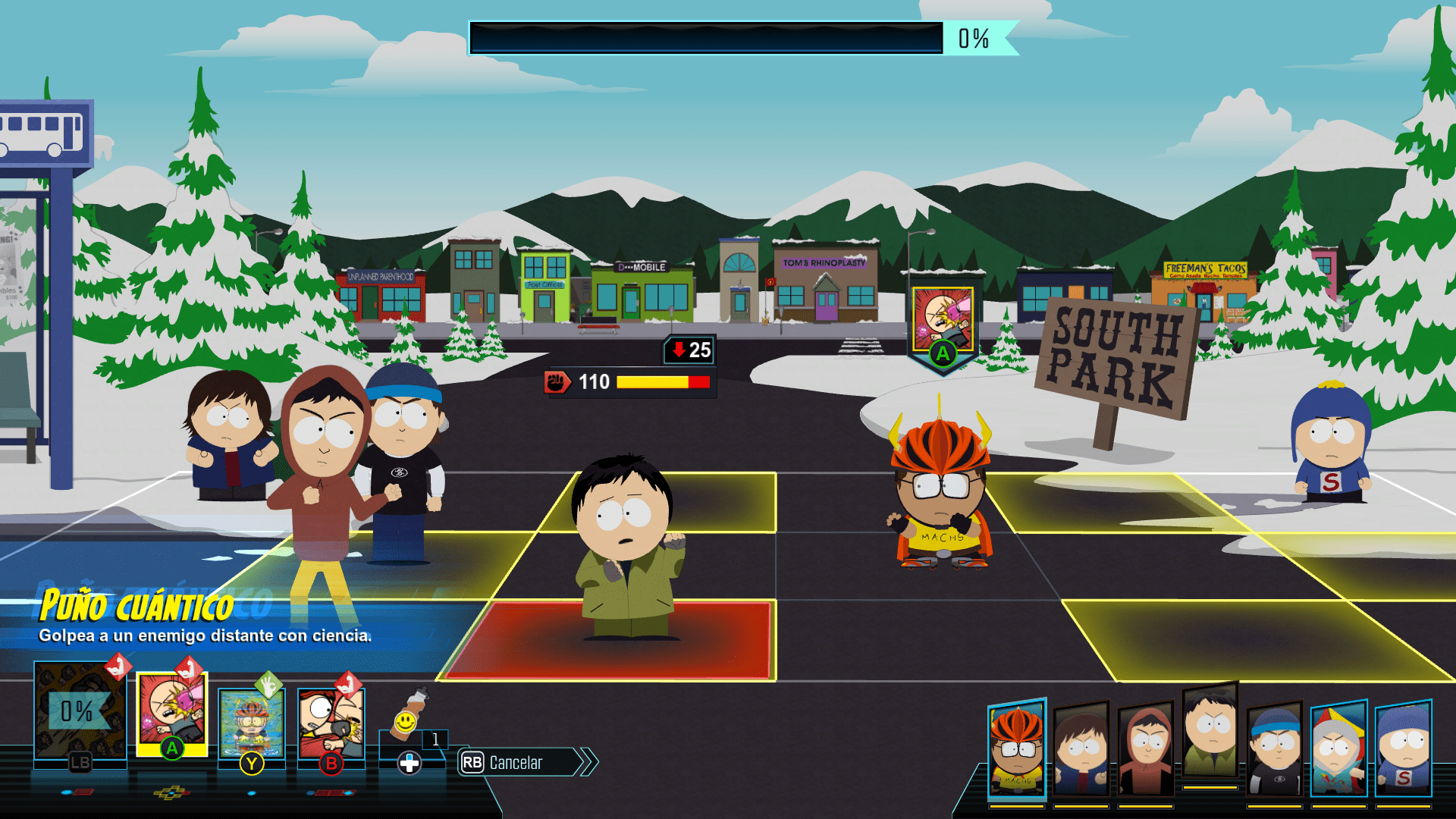The width and height of the screenshot is (1456, 819).
Task: Pick the B melee attack card
Action: [x=330, y=724]
